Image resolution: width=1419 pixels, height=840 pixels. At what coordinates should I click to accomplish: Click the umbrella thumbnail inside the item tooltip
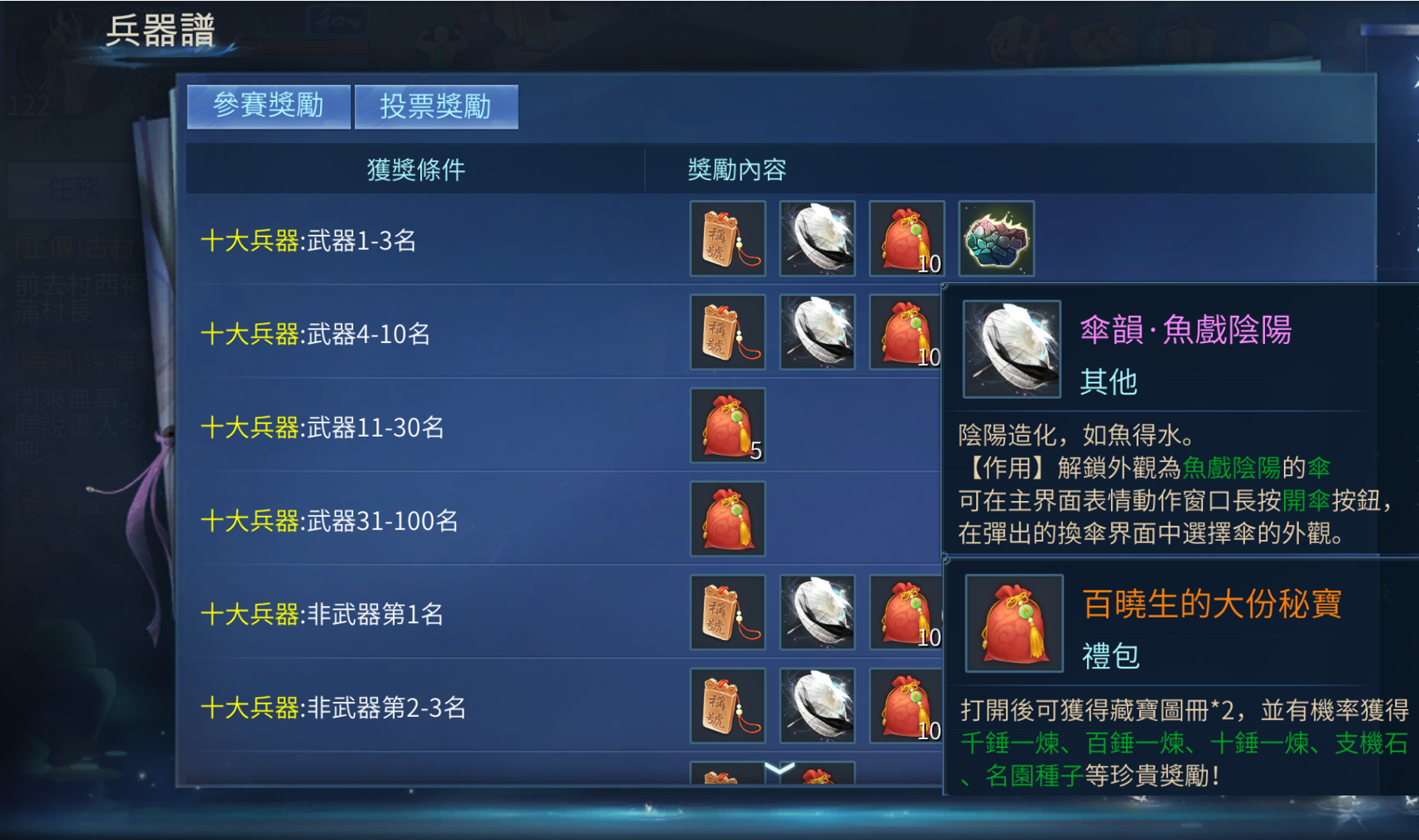(1012, 349)
